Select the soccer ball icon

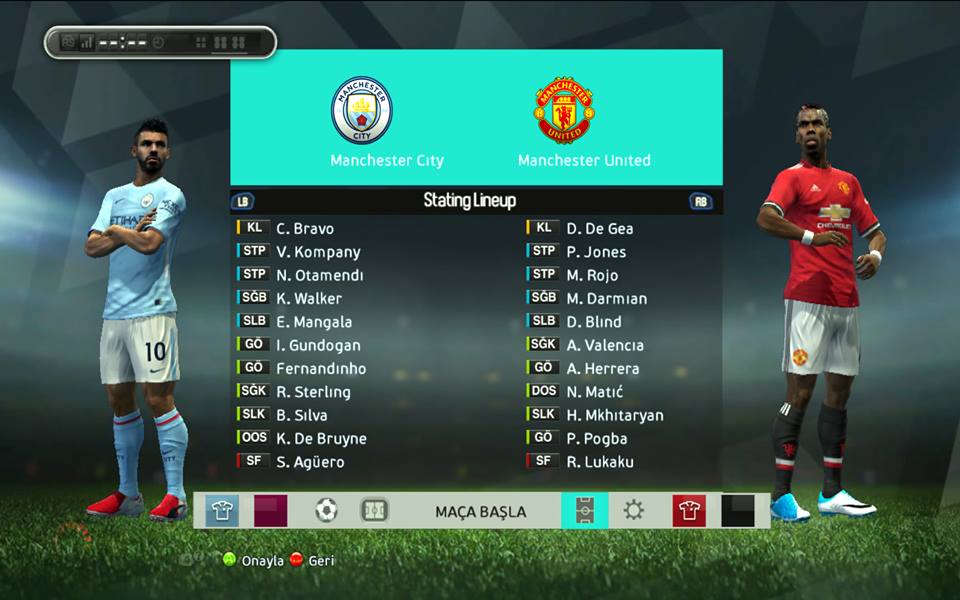pyautogui.click(x=326, y=511)
